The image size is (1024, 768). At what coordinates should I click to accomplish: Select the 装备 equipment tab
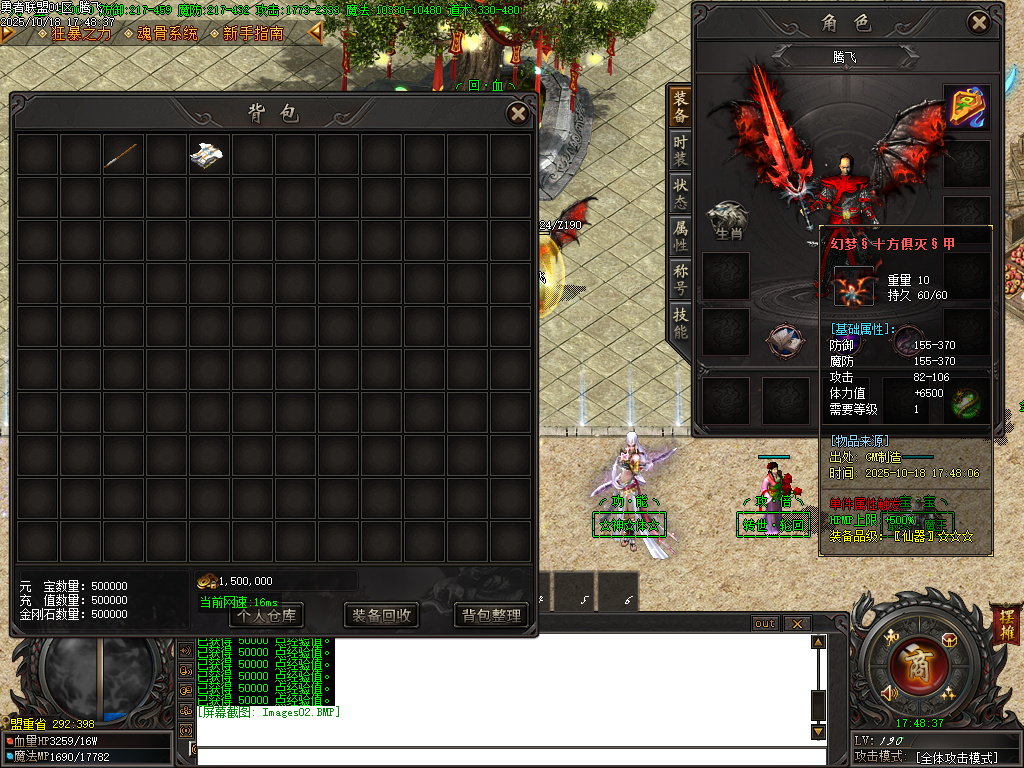tap(680, 105)
